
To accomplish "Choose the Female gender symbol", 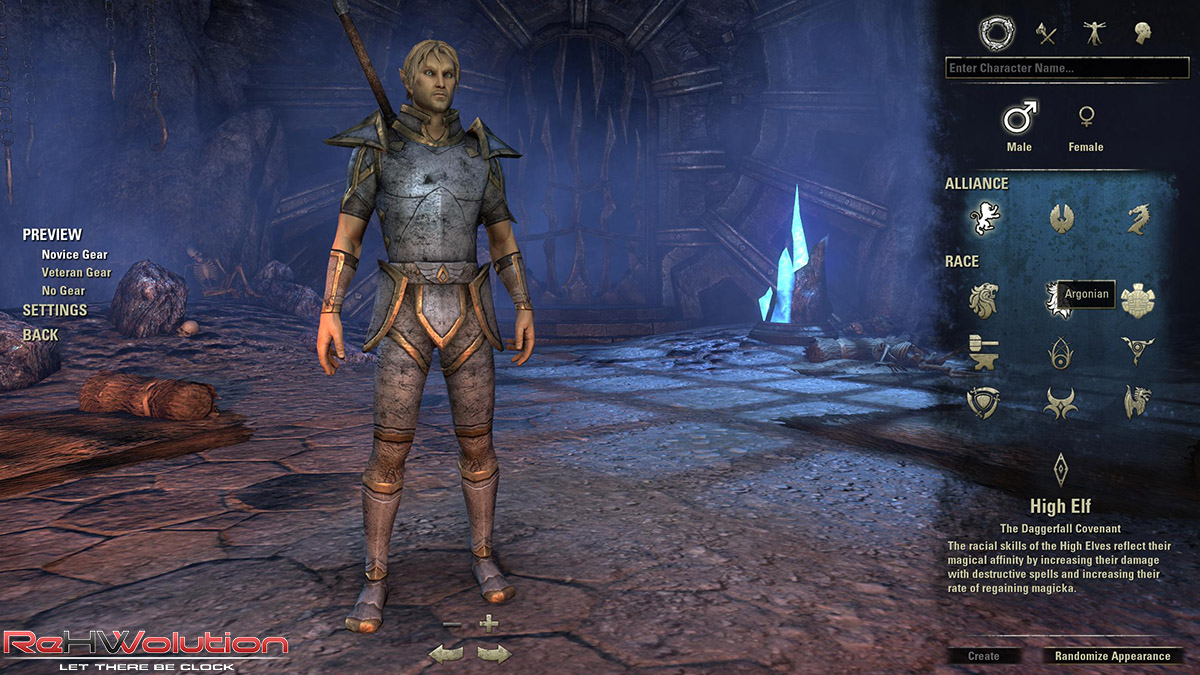I will pos(1085,119).
